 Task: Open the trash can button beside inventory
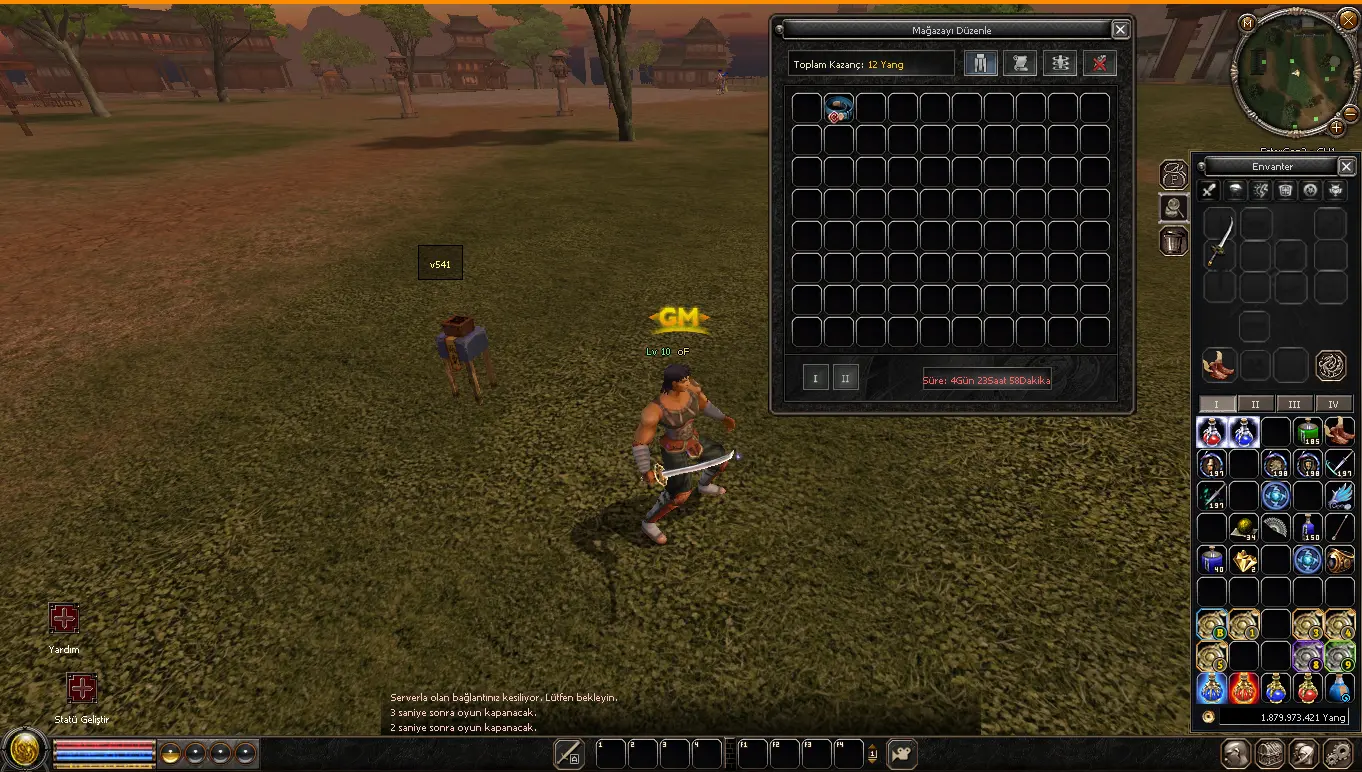pyautogui.click(x=1173, y=241)
